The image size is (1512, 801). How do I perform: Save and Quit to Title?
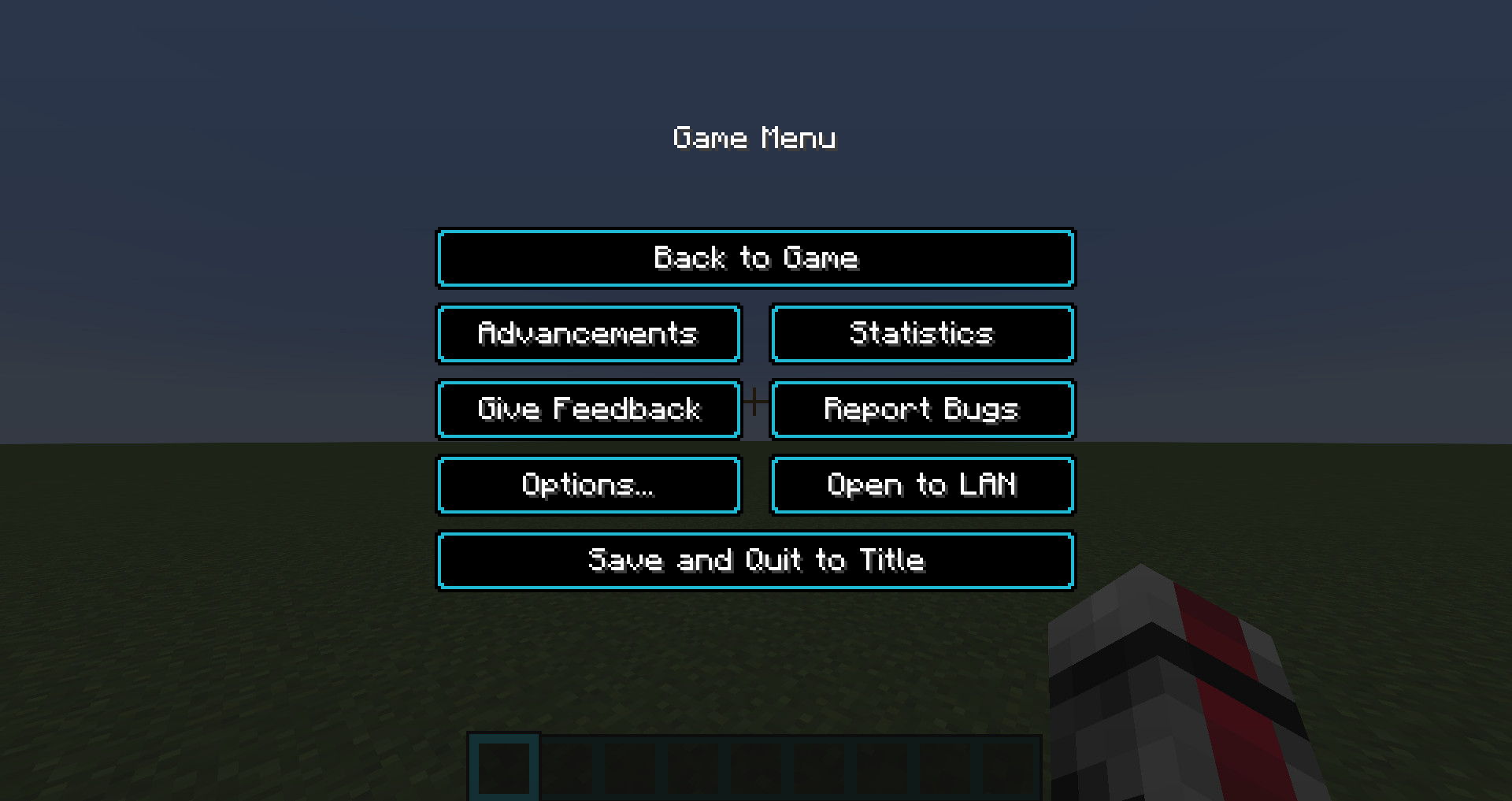click(754, 559)
